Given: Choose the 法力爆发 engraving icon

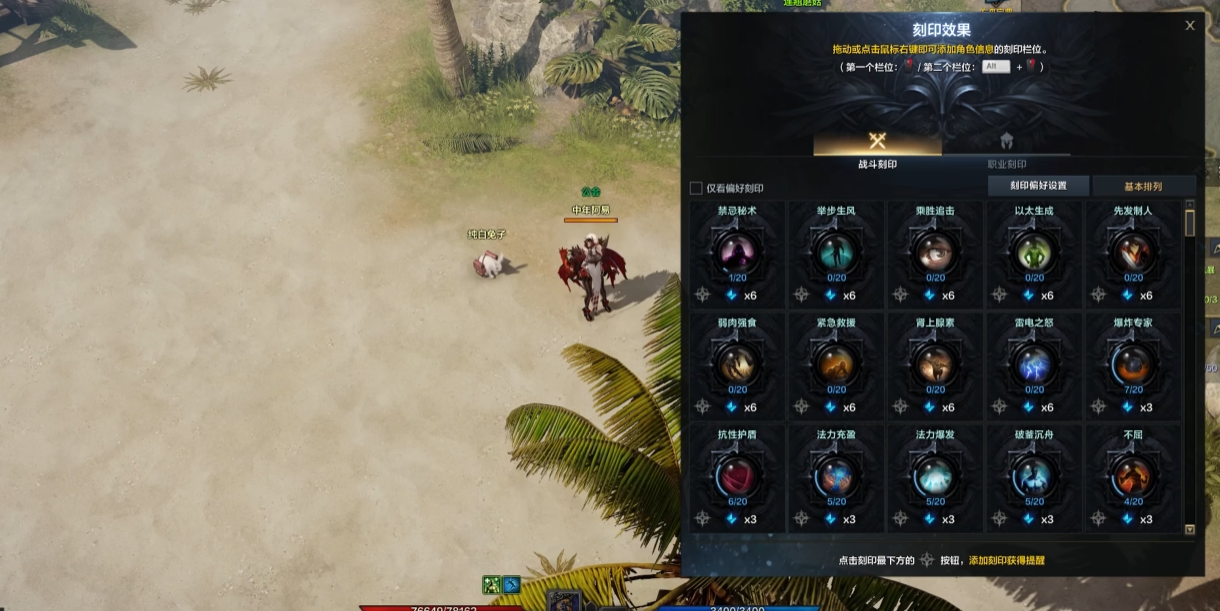Looking at the screenshot, I should point(935,476).
